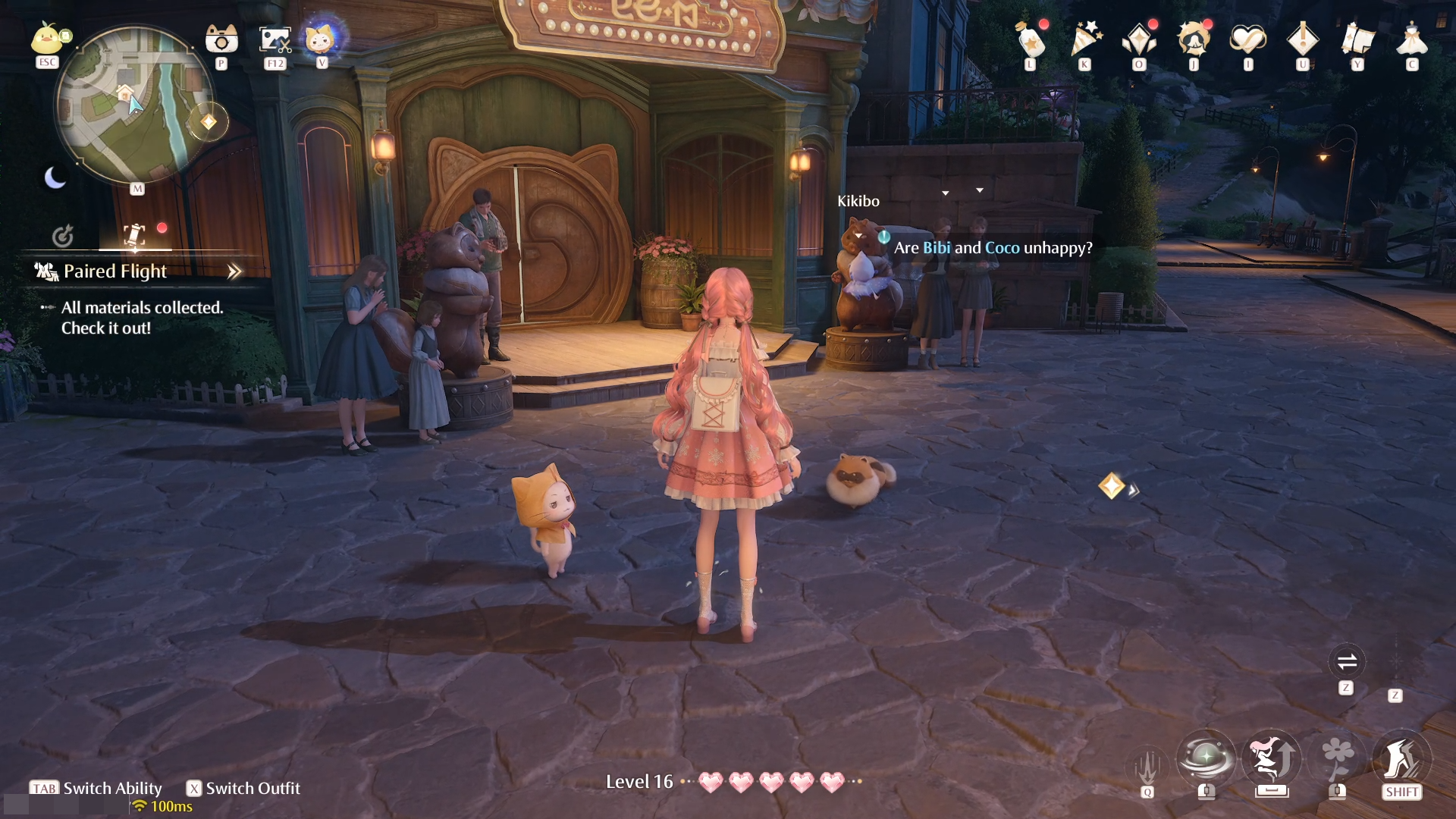
Task: Expand the Paired Flight quest chevron
Action: pyautogui.click(x=234, y=271)
